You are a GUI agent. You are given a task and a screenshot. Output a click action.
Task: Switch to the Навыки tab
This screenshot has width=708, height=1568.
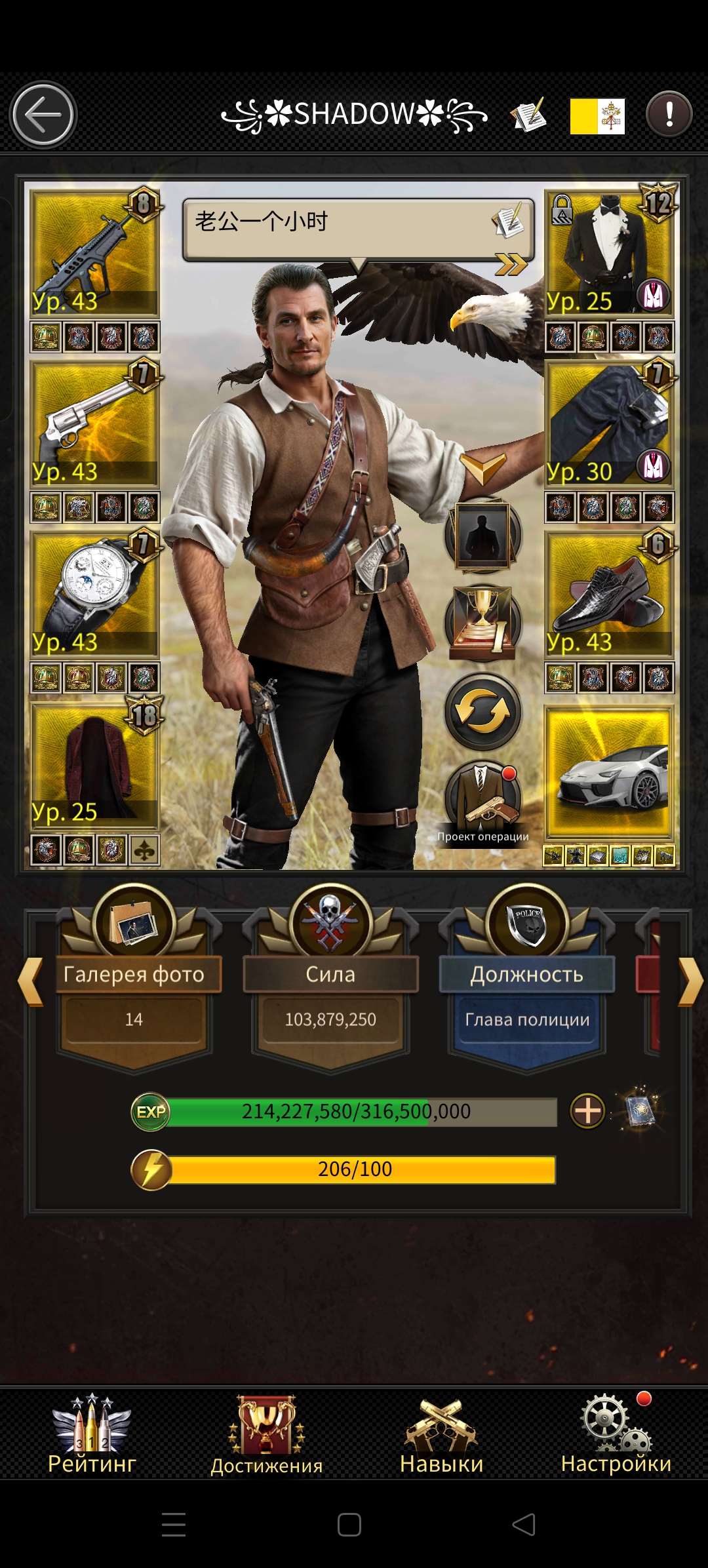click(441, 1434)
